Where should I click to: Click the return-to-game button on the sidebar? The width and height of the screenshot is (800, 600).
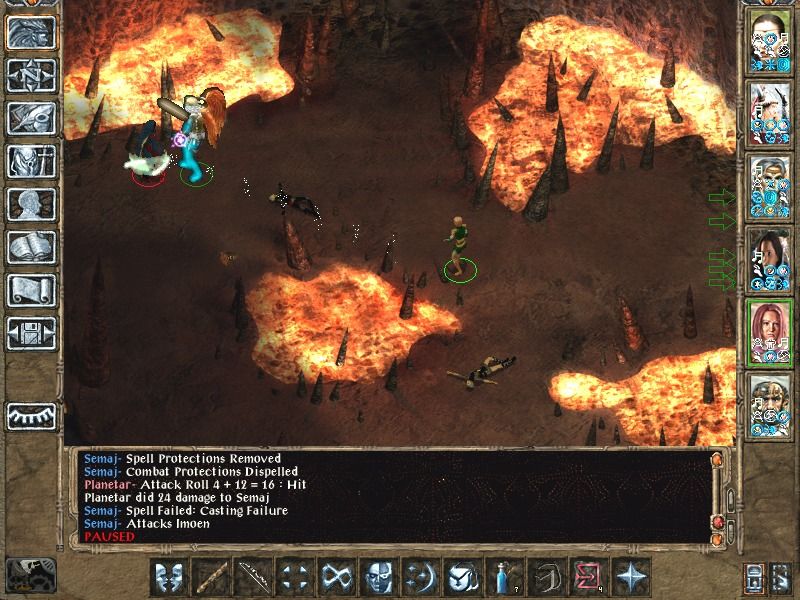tap(30, 33)
